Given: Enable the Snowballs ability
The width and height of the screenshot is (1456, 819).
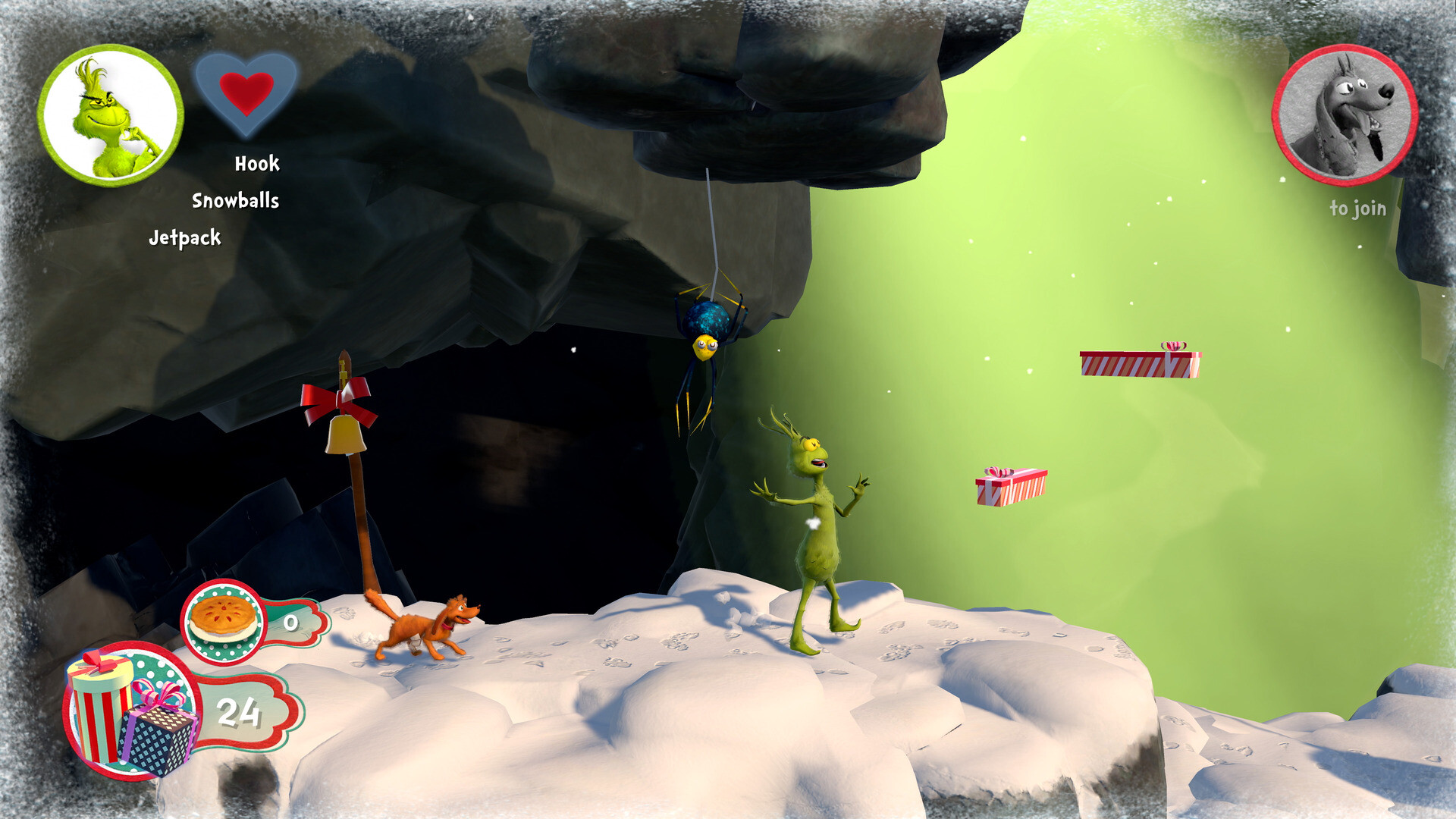Looking at the screenshot, I should tap(236, 201).
